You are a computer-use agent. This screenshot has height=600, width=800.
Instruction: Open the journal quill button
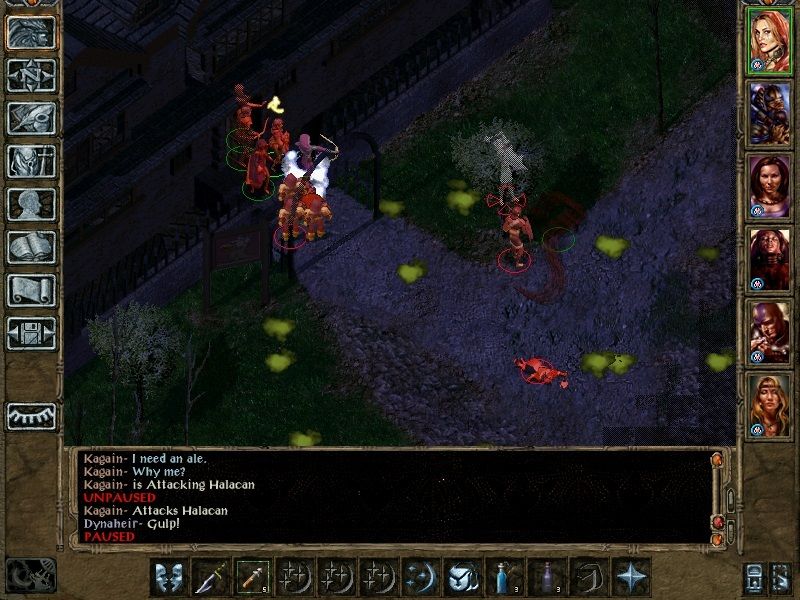31,118
